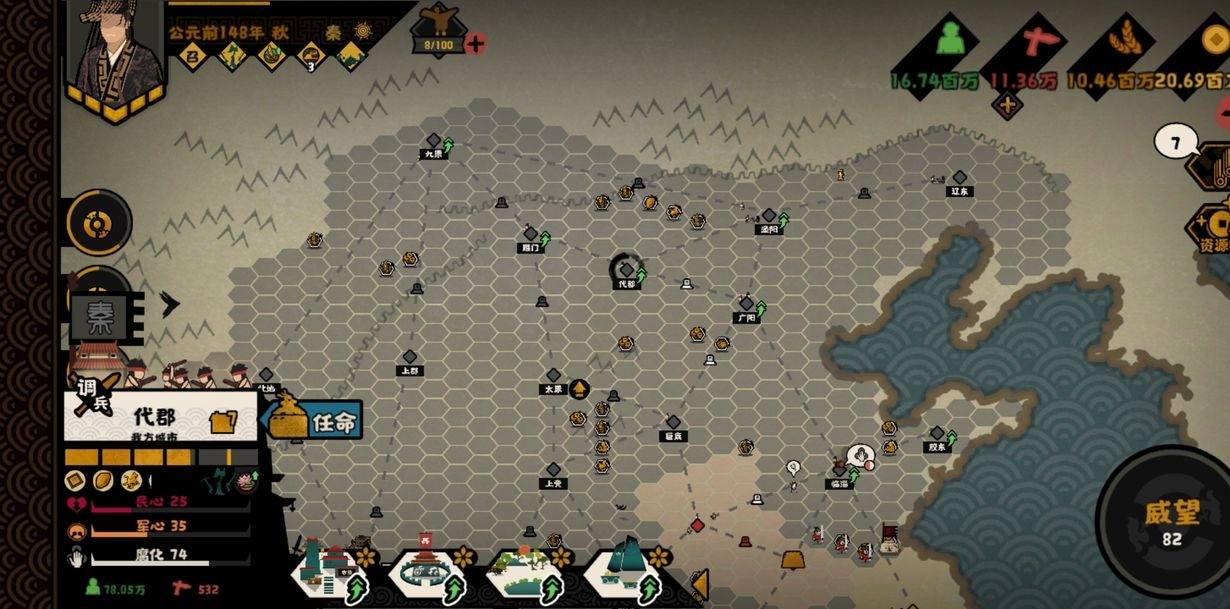Open the 资源 resources button

pyautogui.click(x=1212, y=230)
